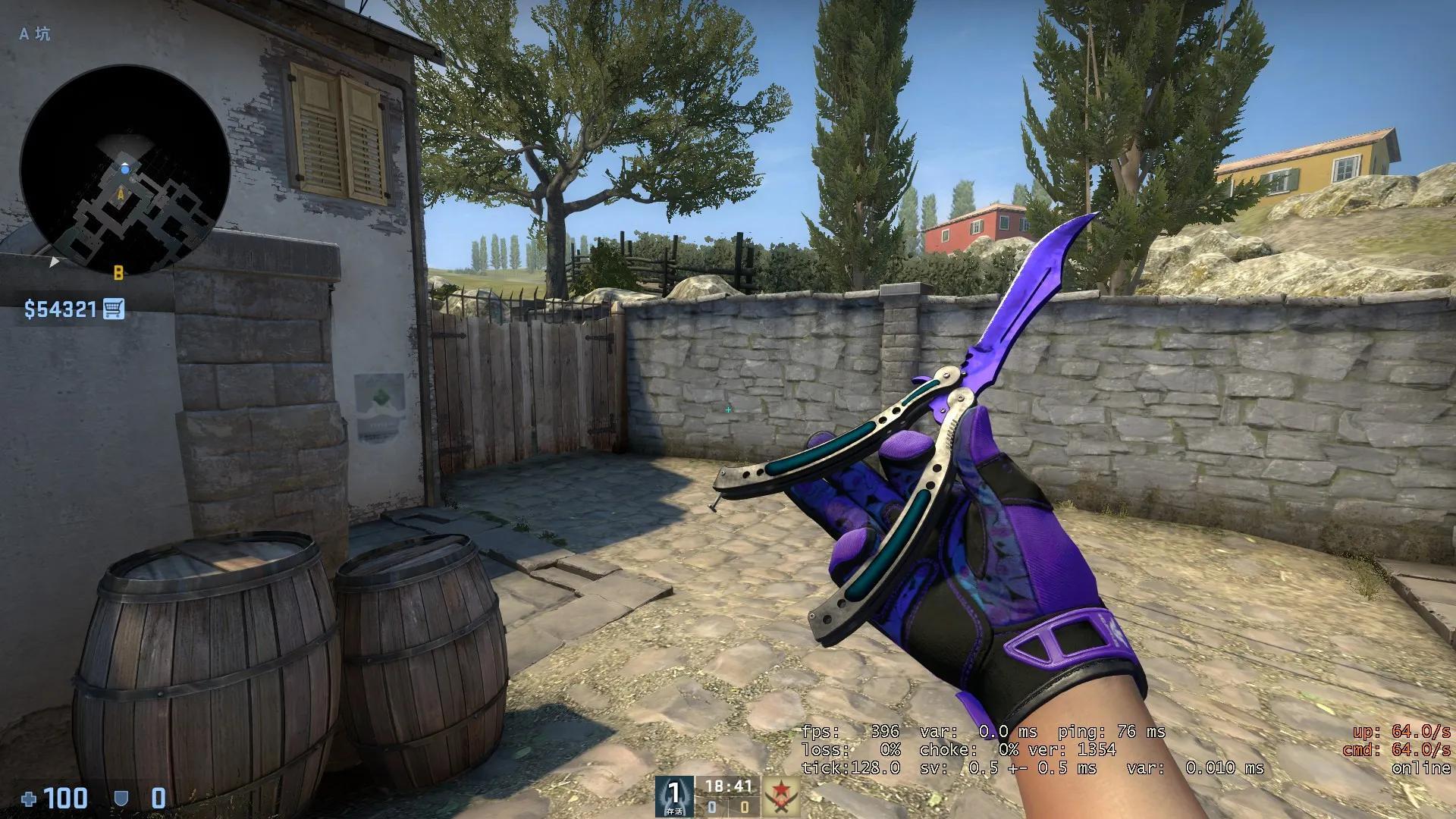Click the yellow B bombsite marker on minimap

click(118, 271)
